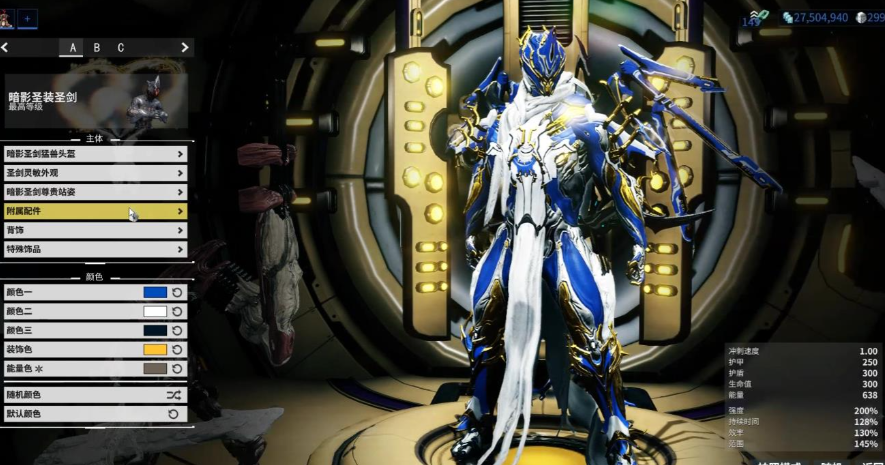Image resolution: width=885 pixels, height=465 pixels.
Task: Pick the blue 颜色一 color swatch
Action: pyautogui.click(x=155, y=293)
